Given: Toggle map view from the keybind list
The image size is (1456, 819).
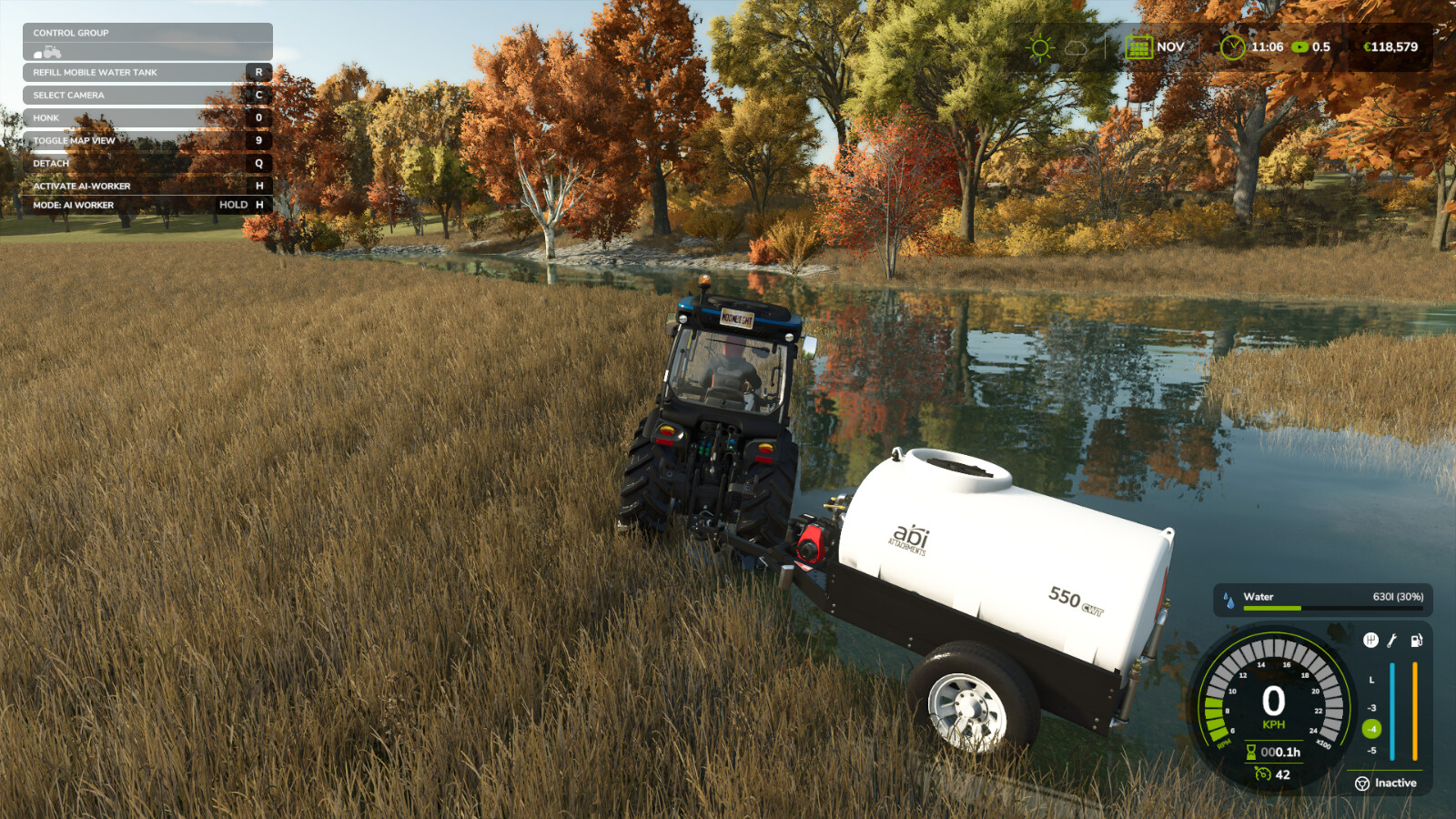Looking at the screenshot, I should (x=73, y=140).
